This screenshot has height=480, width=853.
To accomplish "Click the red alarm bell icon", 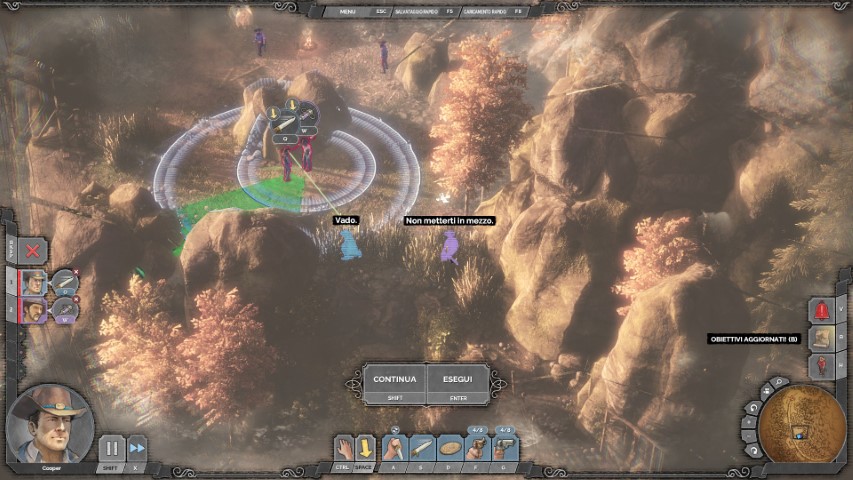I will (x=821, y=310).
